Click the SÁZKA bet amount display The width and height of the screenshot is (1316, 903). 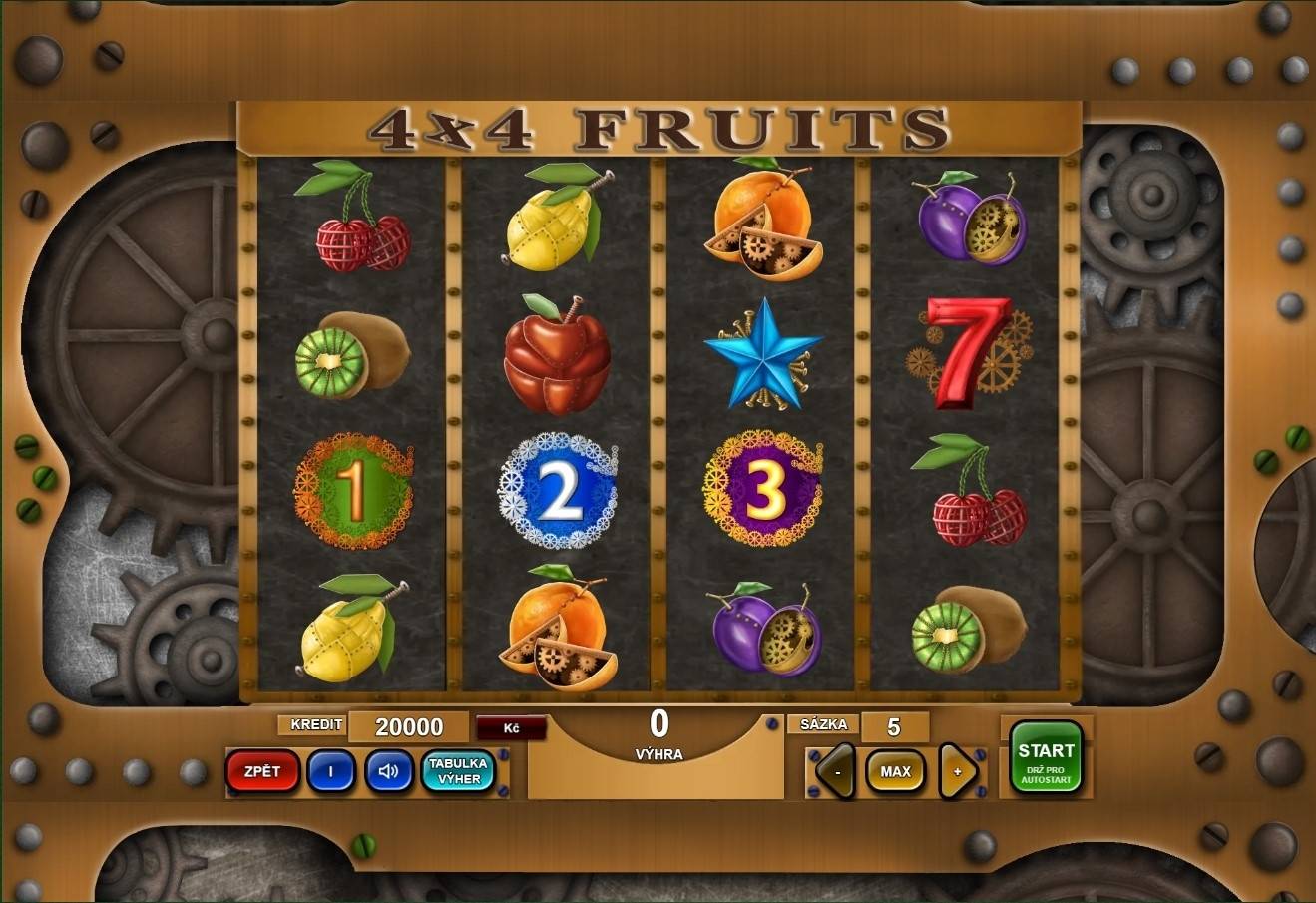pos(895,724)
